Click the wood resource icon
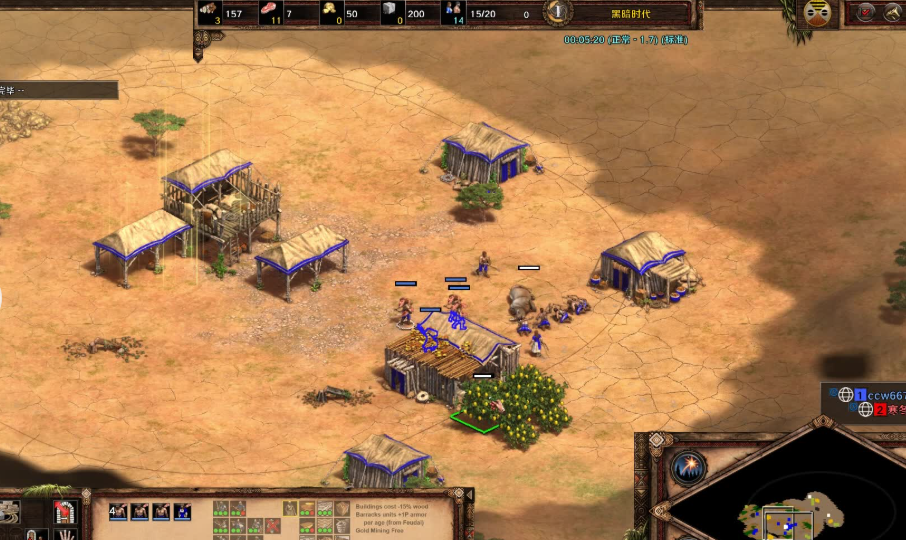This screenshot has width=906, height=540. click(210, 12)
